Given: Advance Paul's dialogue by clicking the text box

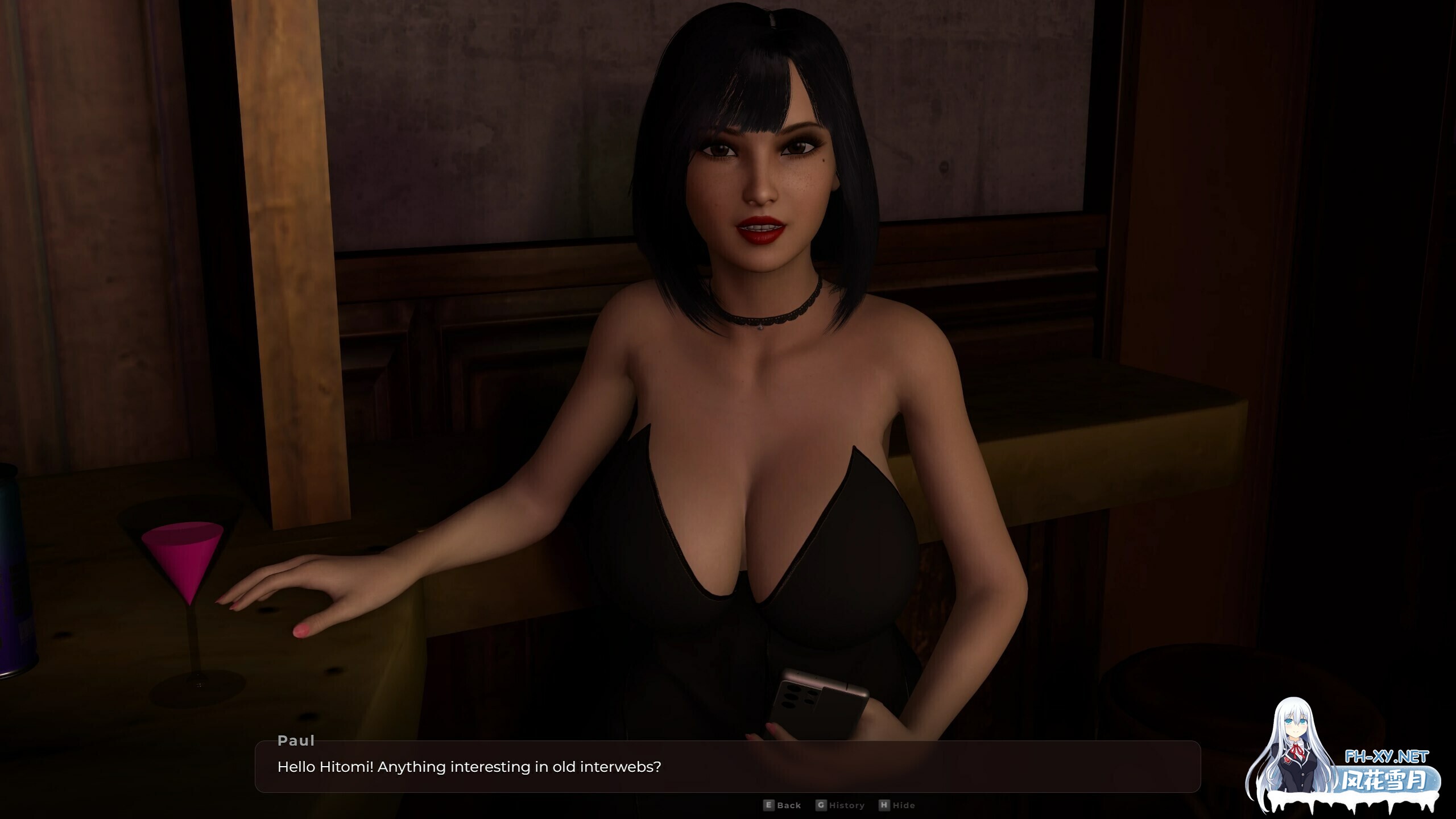Looking at the screenshot, I should 727,767.
